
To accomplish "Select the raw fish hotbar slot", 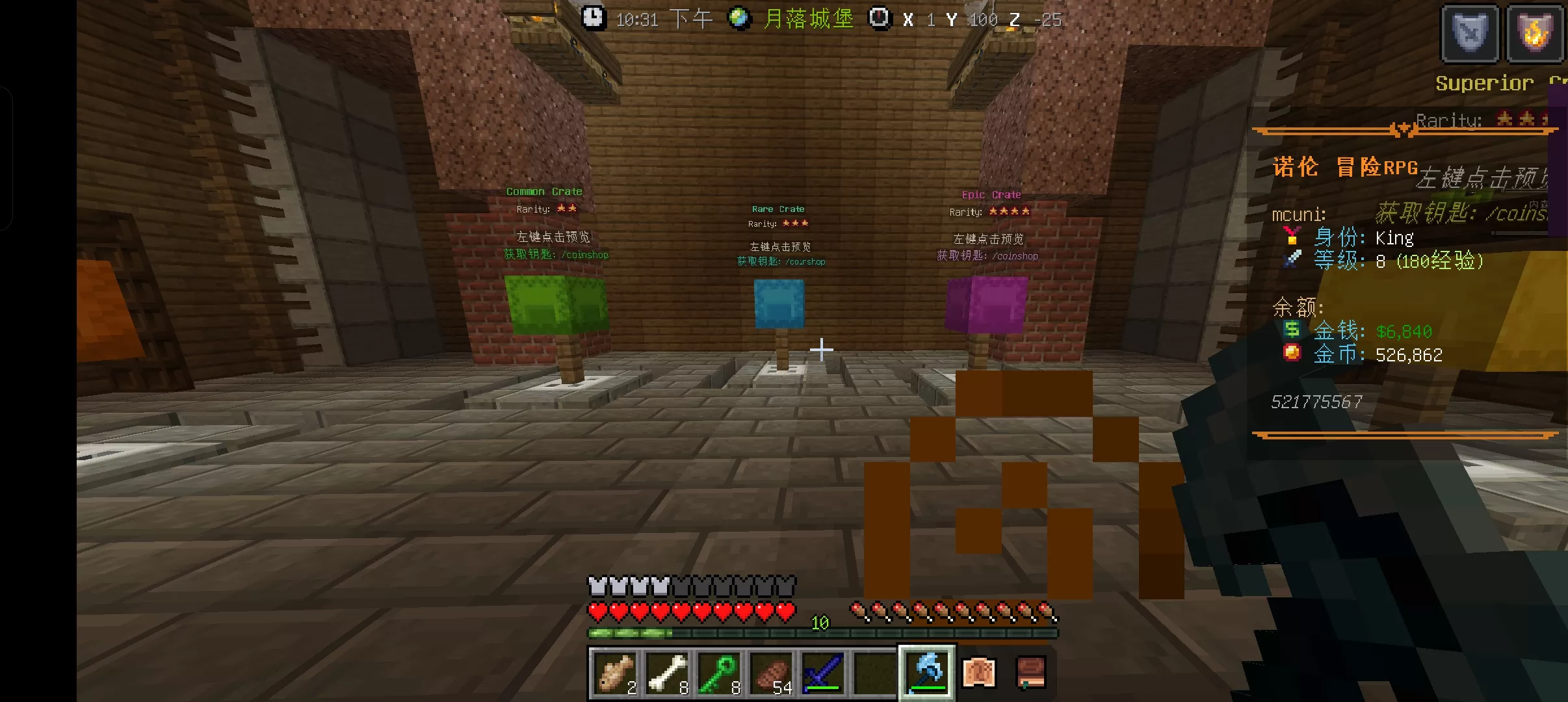I will [615, 673].
